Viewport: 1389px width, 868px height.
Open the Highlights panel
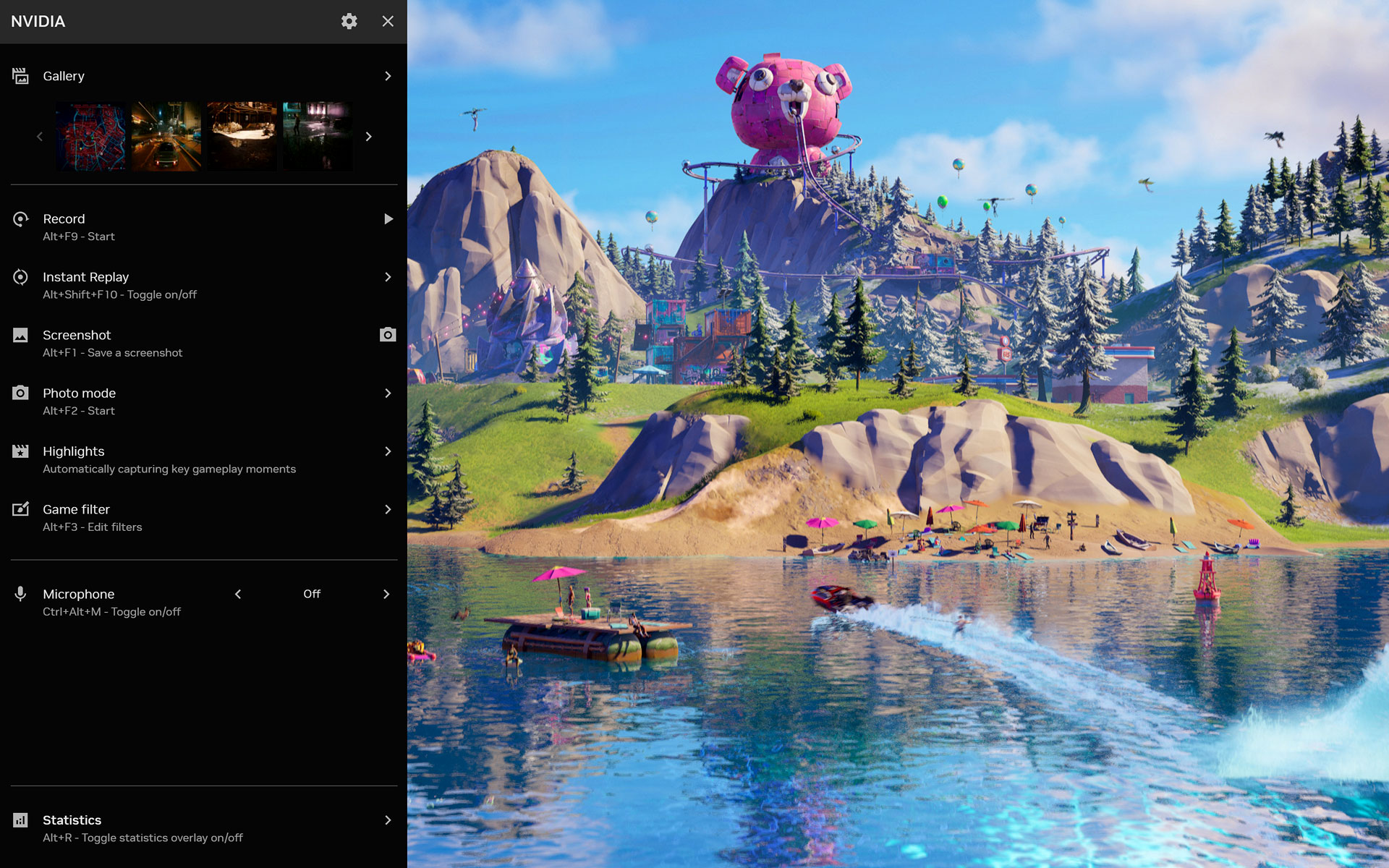[388, 451]
